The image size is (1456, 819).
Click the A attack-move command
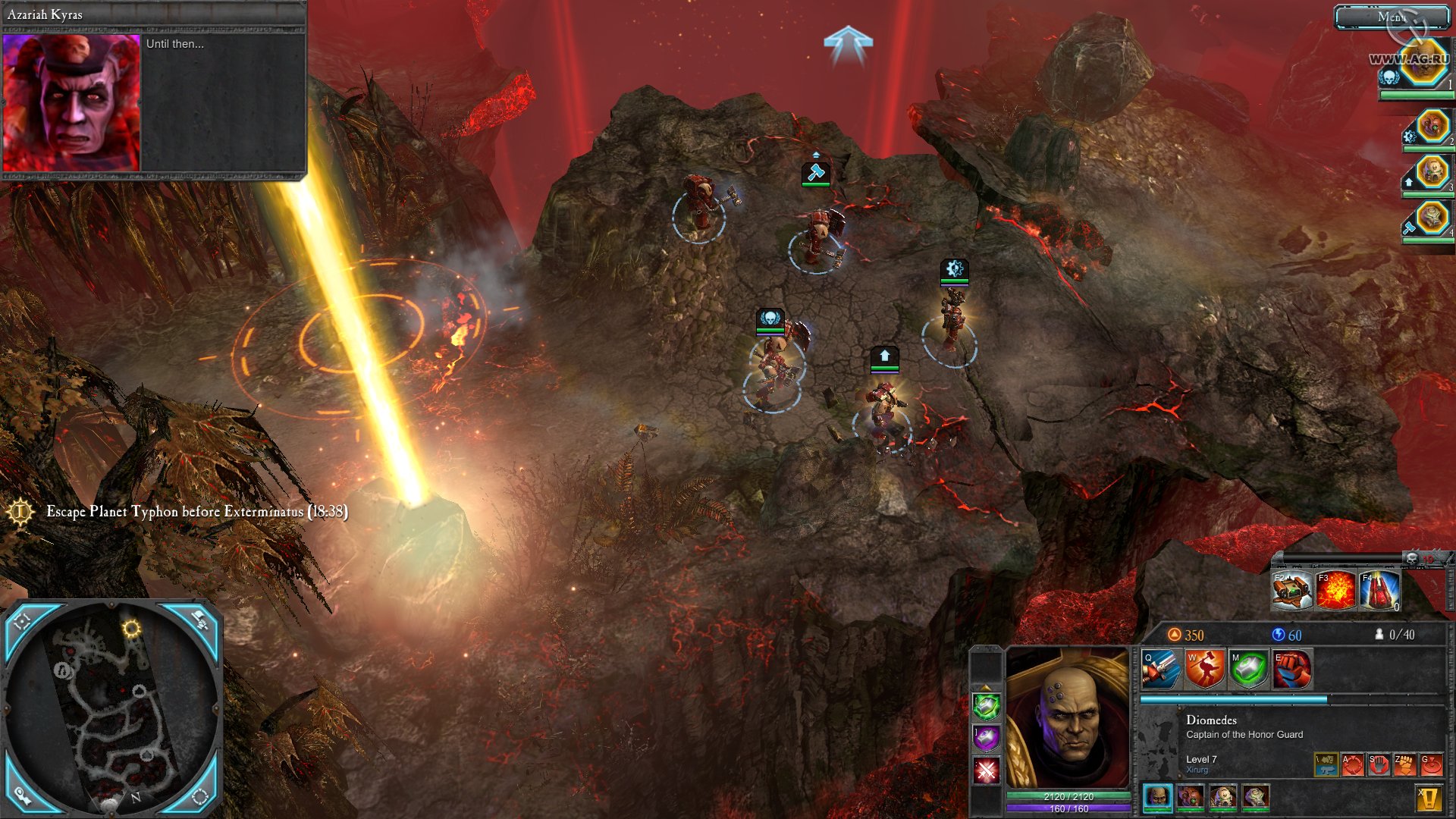point(1353,764)
